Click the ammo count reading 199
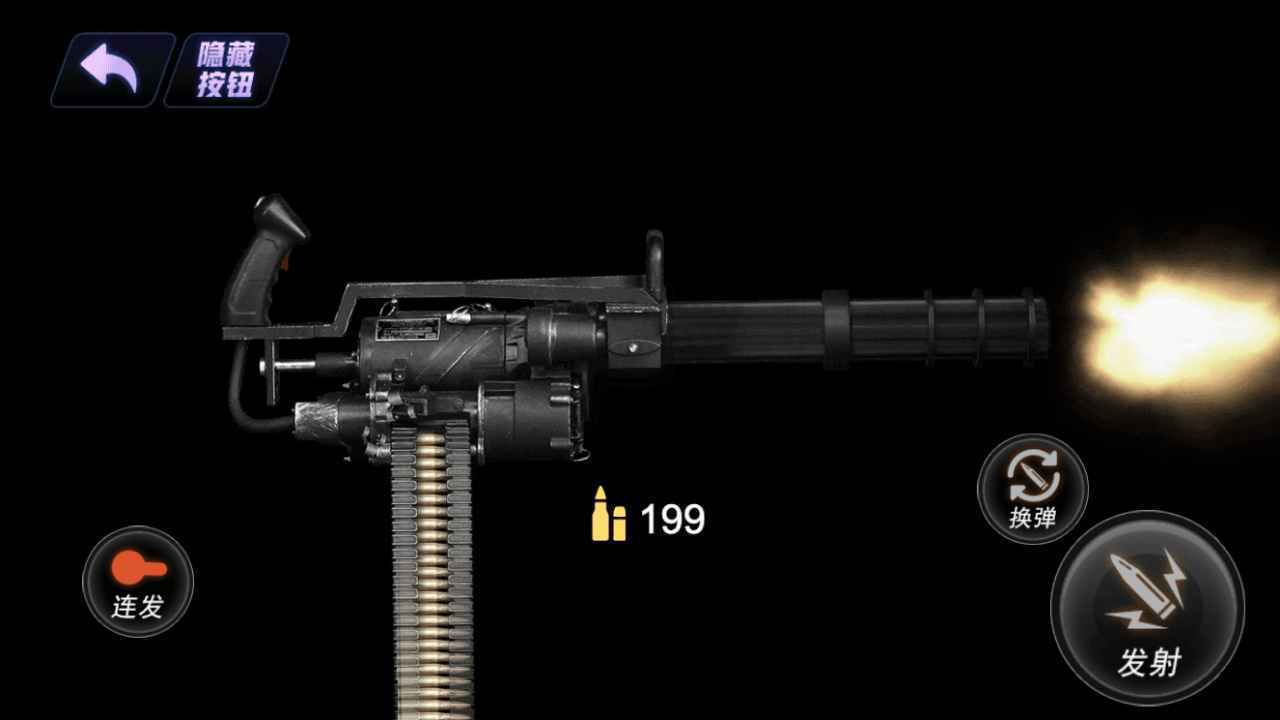 coord(672,516)
